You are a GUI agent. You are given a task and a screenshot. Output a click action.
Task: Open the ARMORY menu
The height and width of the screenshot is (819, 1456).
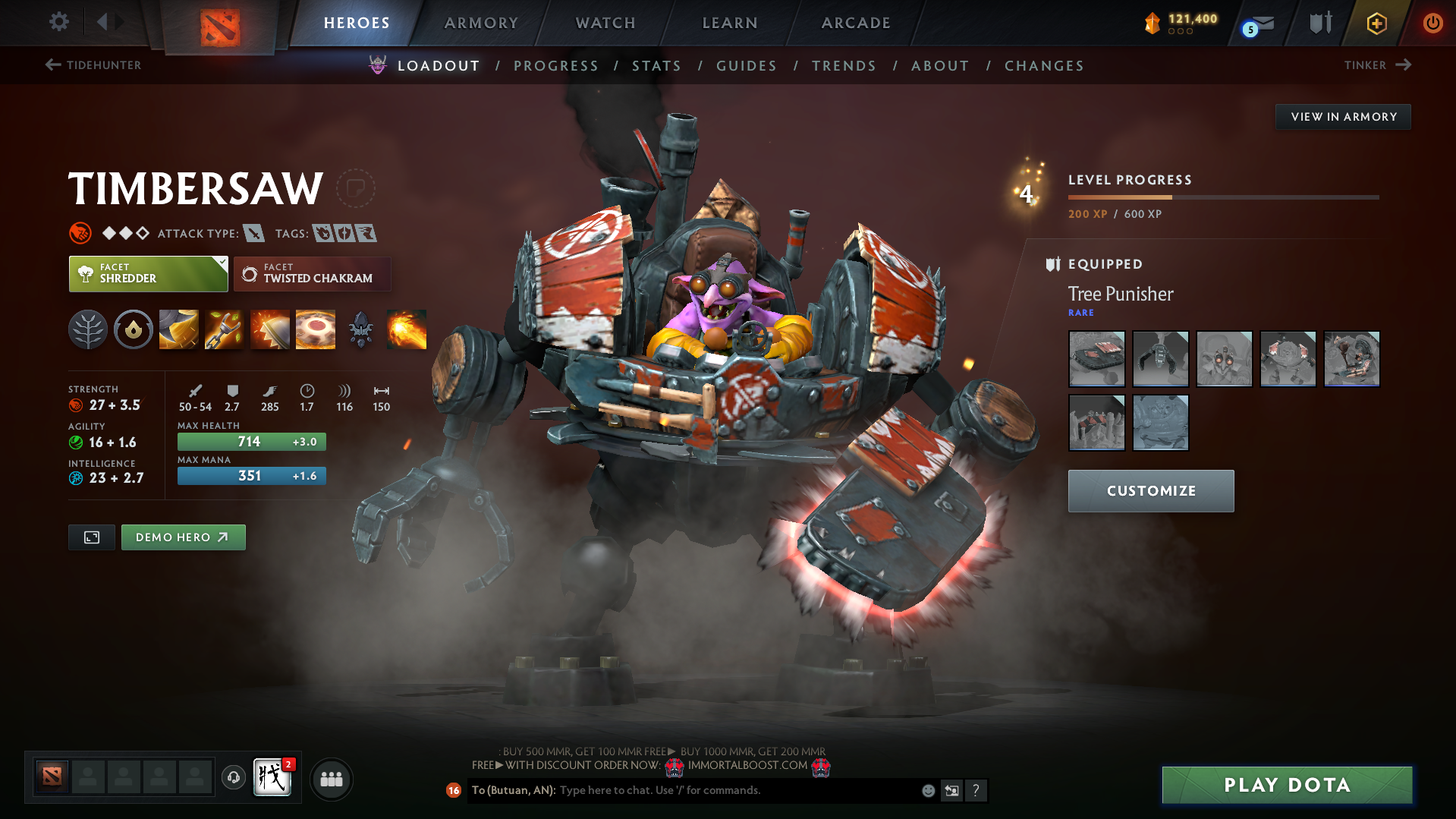point(481,23)
